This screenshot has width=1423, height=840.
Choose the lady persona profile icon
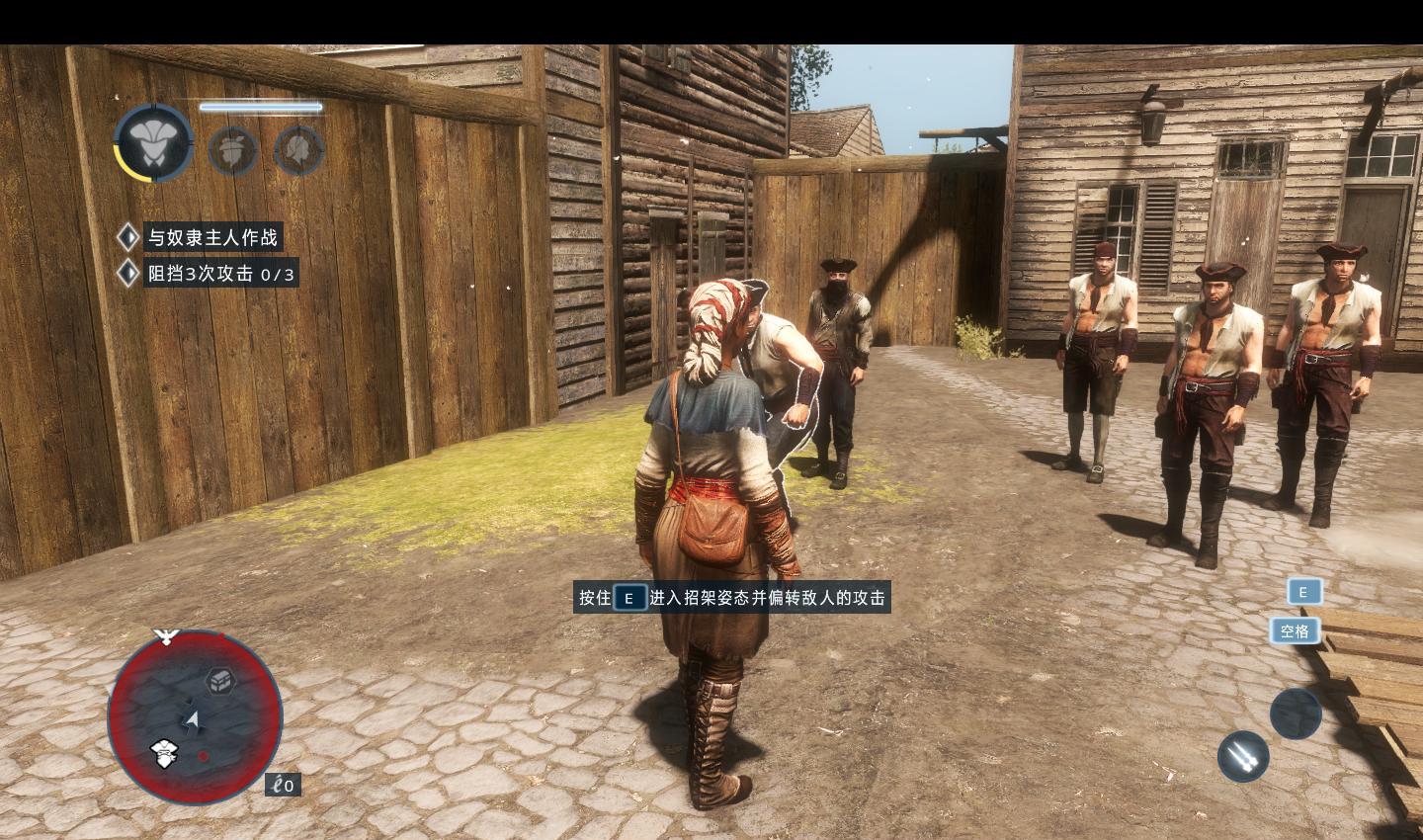point(297,149)
